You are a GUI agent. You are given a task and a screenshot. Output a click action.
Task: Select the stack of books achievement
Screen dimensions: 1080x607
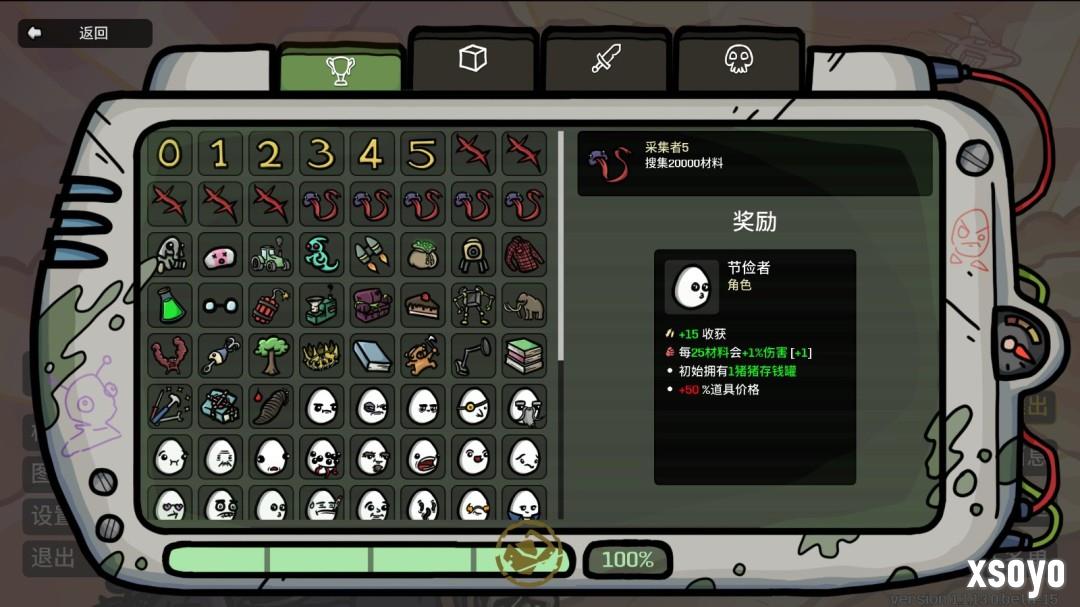[524, 355]
